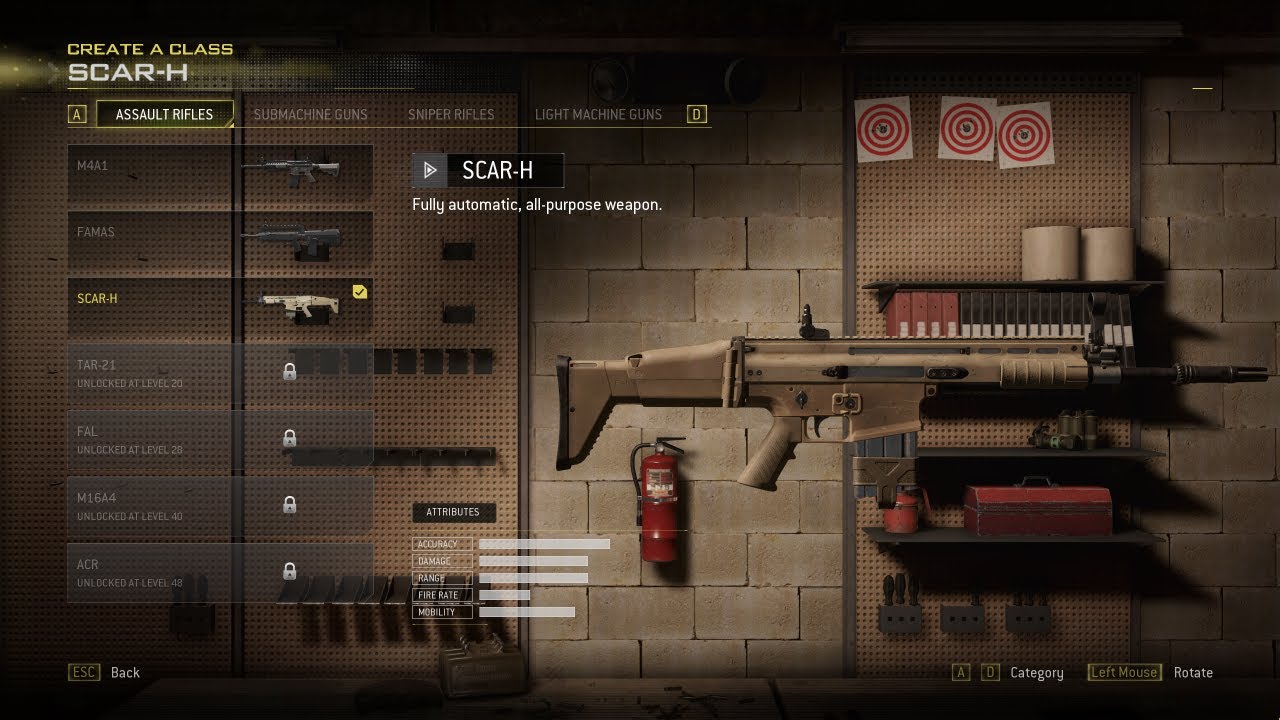Image resolution: width=1280 pixels, height=720 pixels.
Task: Click the play arrow beside SCAR-H title
Action: tap(430, 171)
